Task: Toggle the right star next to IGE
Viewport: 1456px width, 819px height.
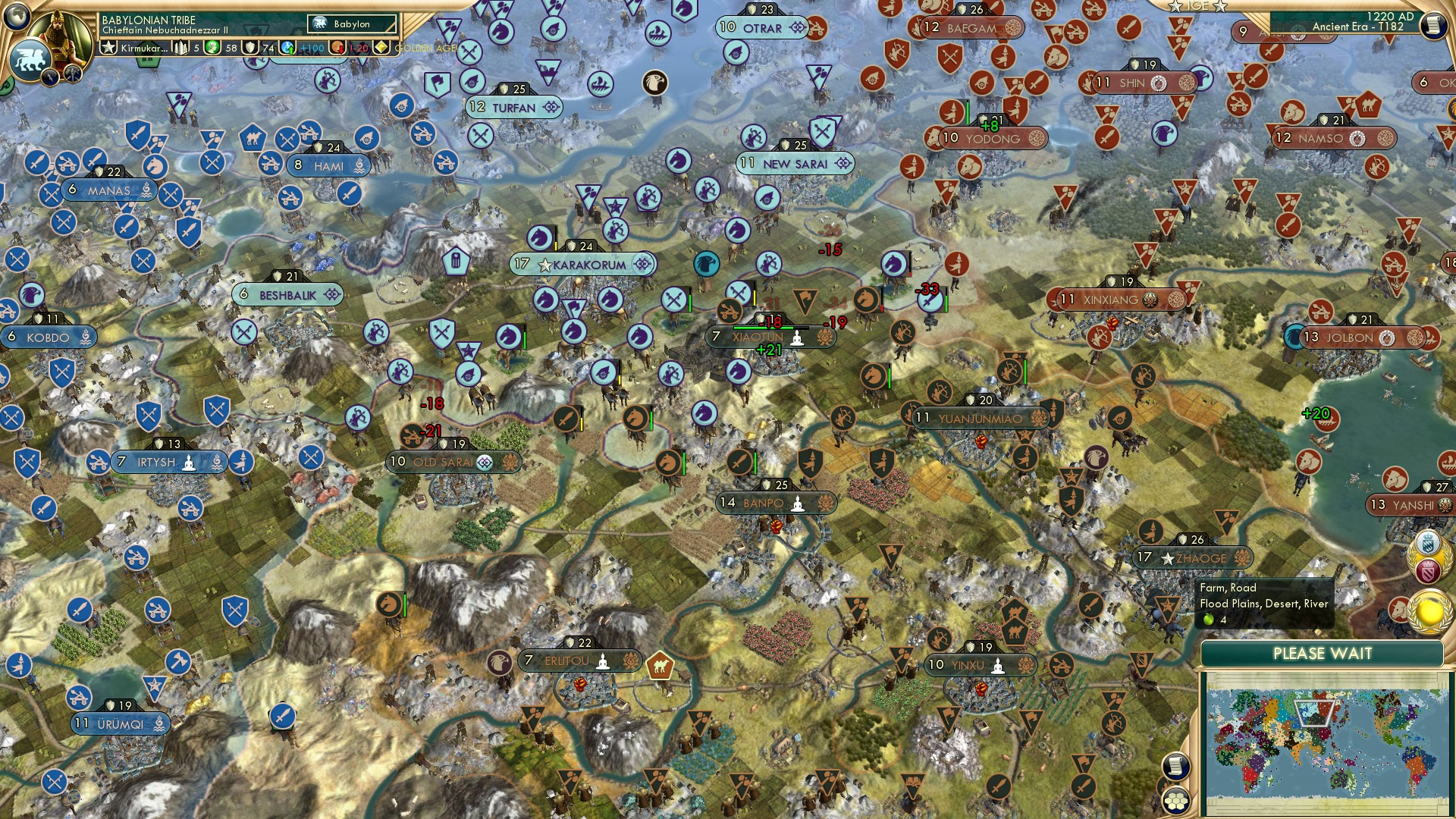Action: pyautogui.click(x=1219, y=6)
